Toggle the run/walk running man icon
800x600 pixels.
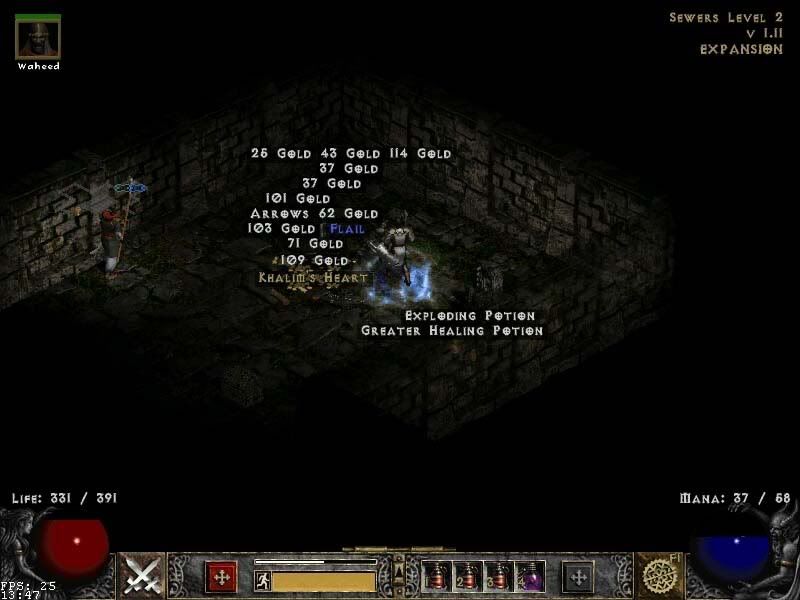click(263, 581)
